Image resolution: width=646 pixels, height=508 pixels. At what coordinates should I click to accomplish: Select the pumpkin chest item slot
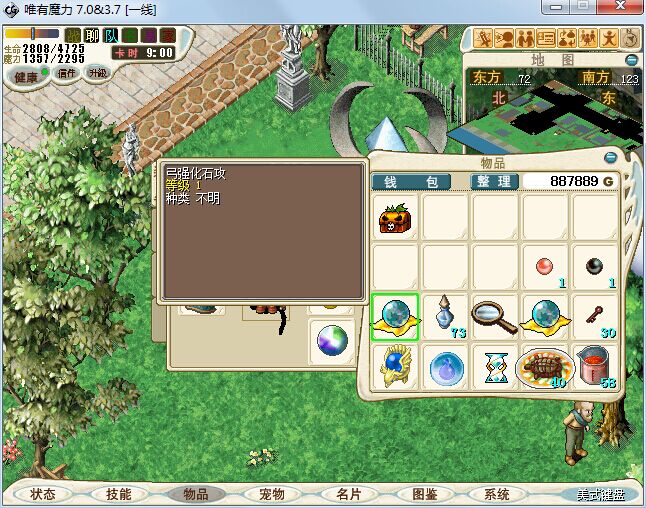[x=396, y=218]
